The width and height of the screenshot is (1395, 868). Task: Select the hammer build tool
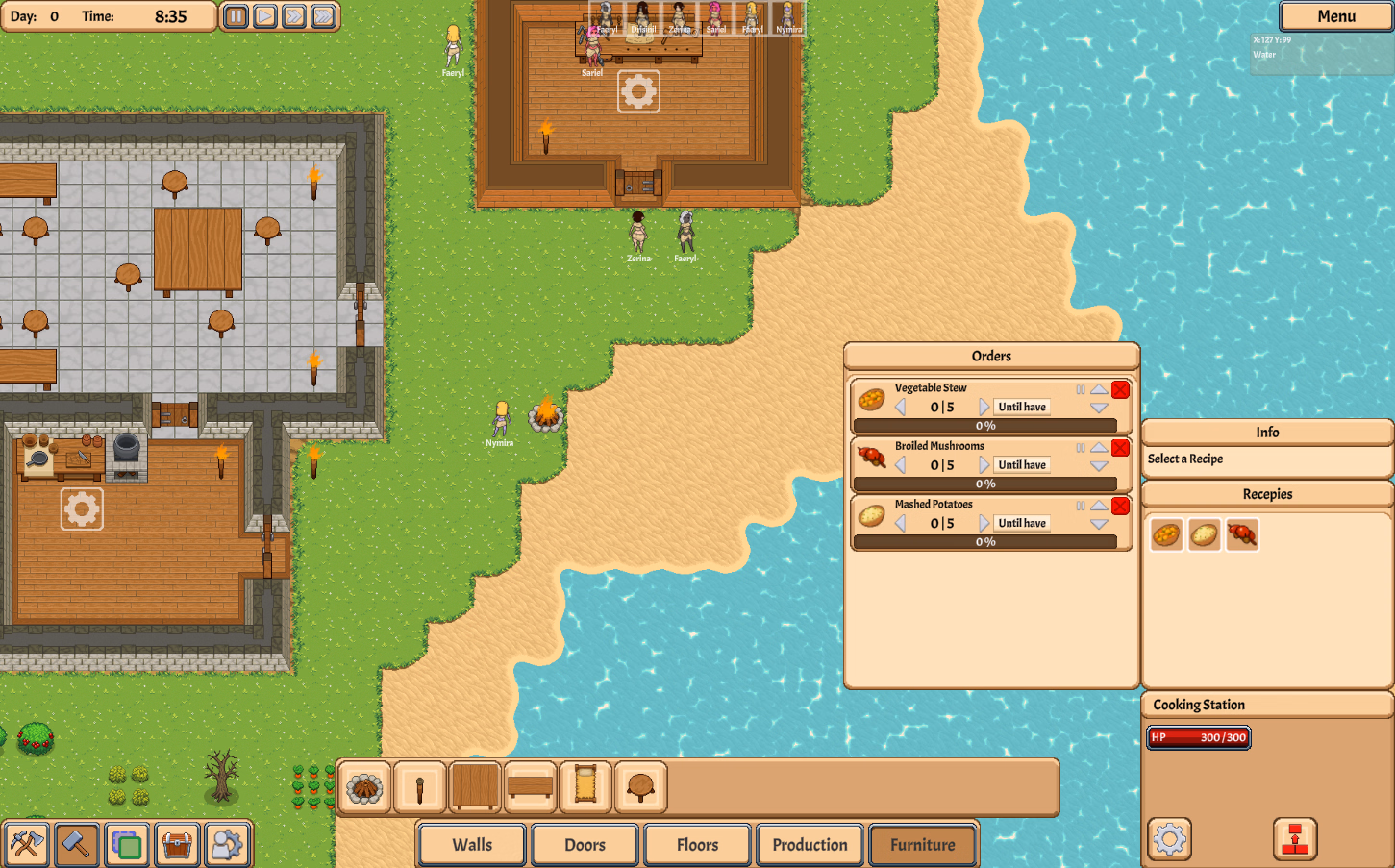76,845
